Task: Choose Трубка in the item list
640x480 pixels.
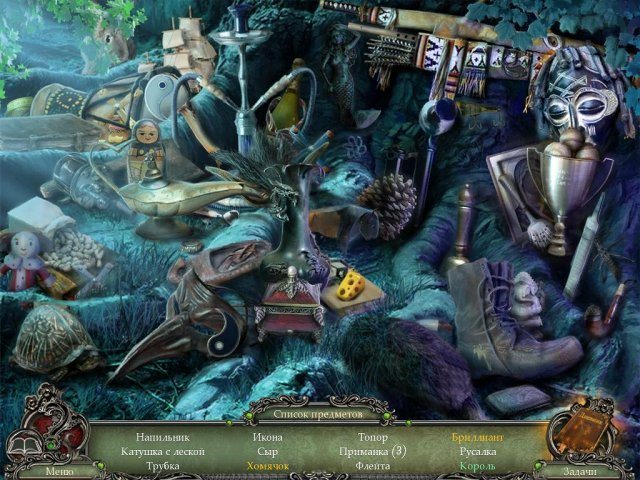Action: 162,466
